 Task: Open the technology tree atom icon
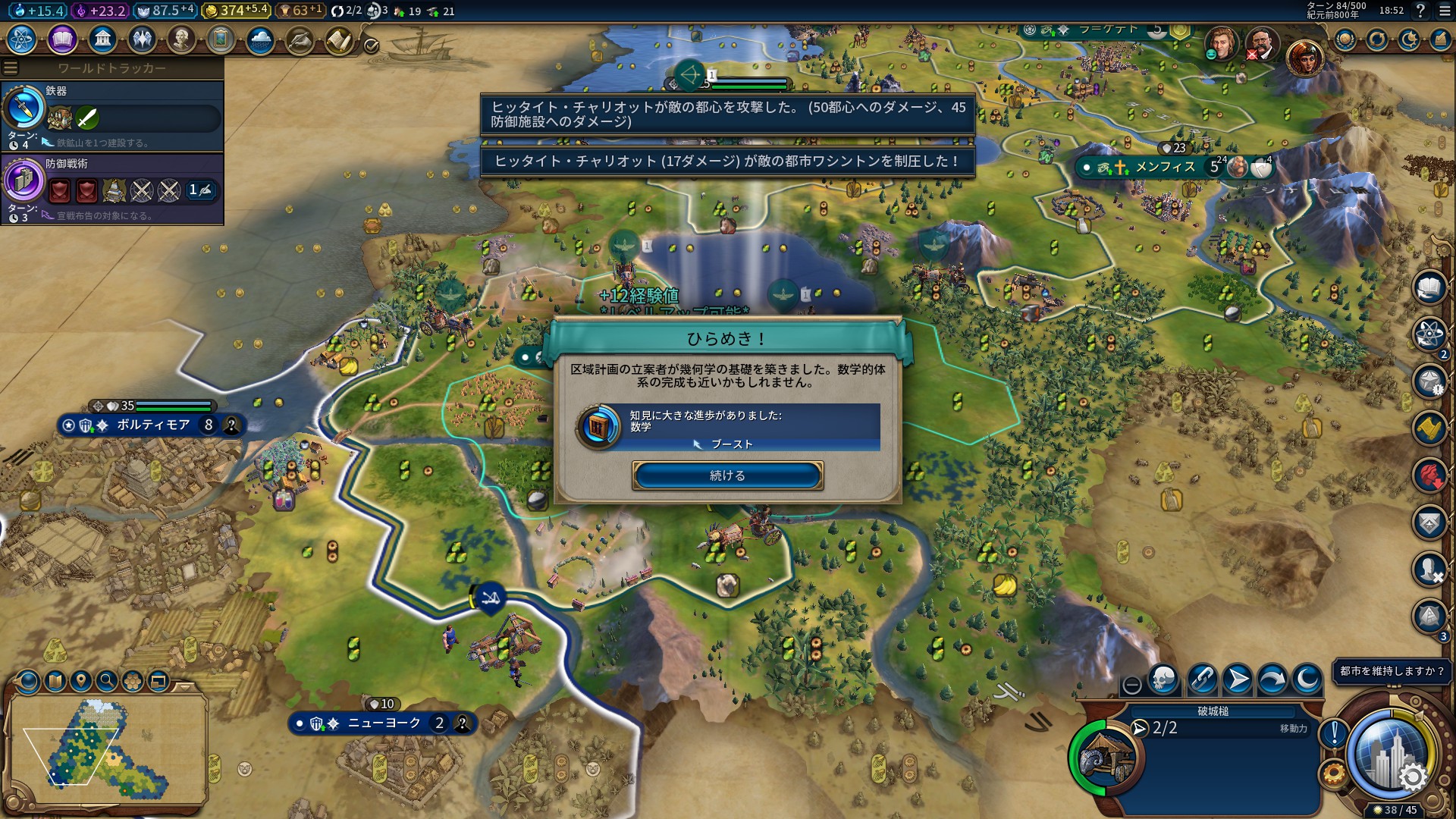22,39
